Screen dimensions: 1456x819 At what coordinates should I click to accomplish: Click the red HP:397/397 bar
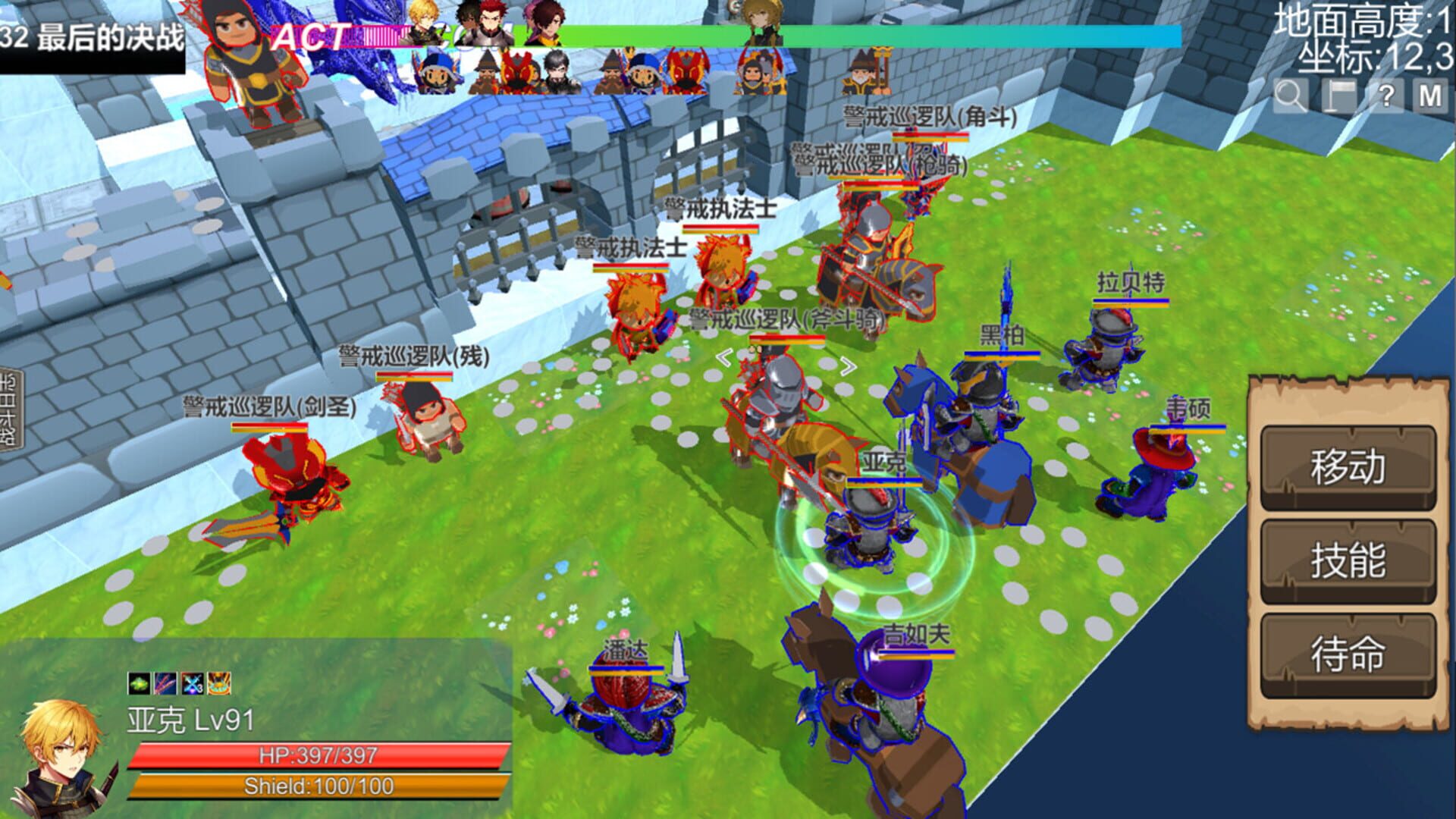pyautogui.click(x=318, y=755)
